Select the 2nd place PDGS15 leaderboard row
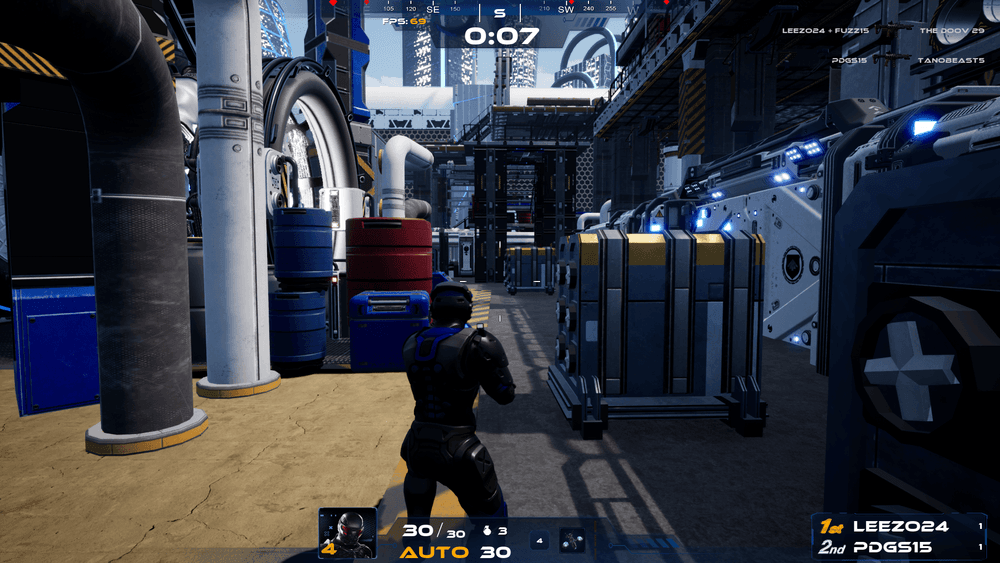 pyautogui.click(x=898, y=547)
